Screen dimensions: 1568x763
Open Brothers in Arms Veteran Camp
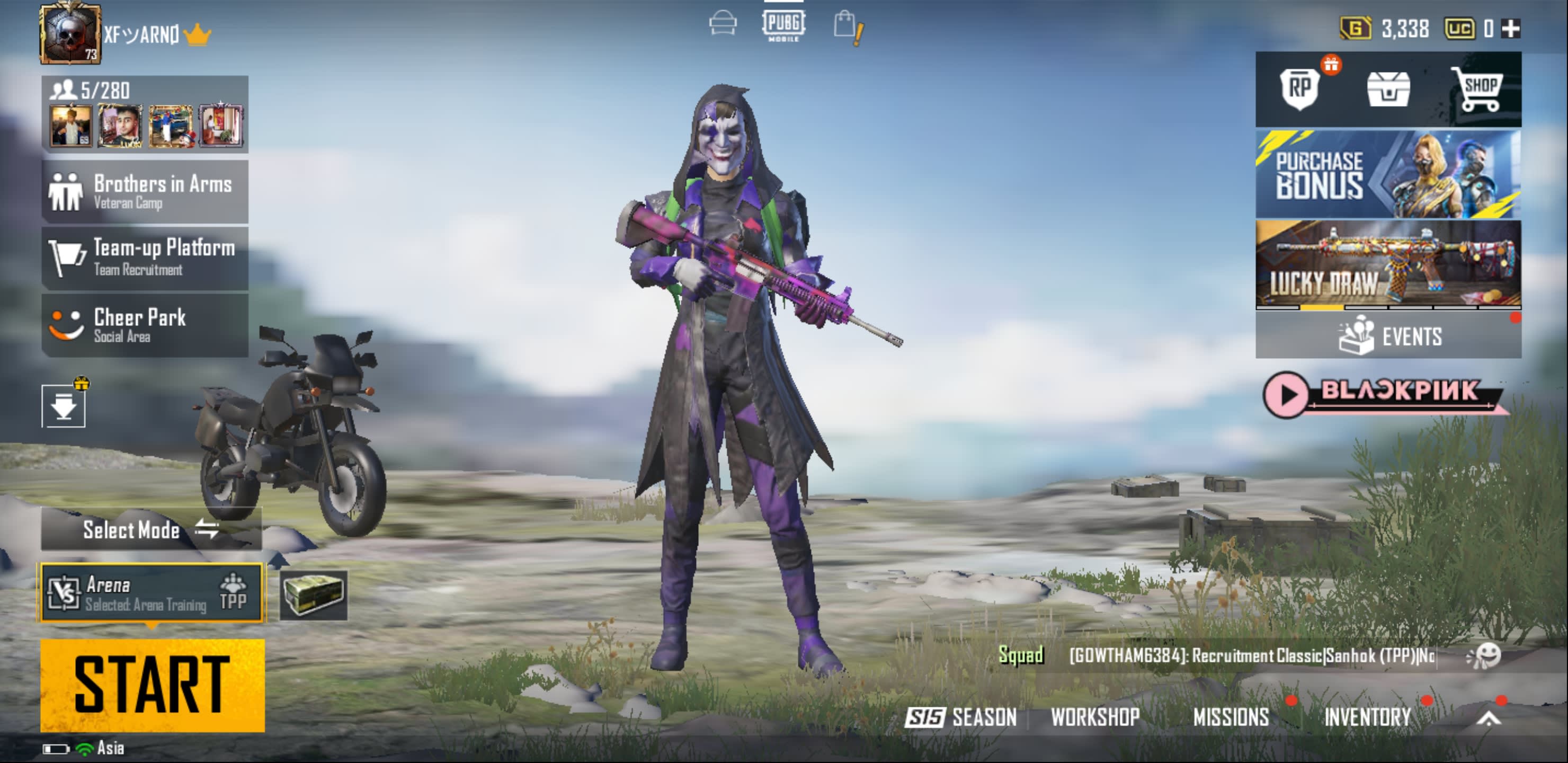click(145, 192)
